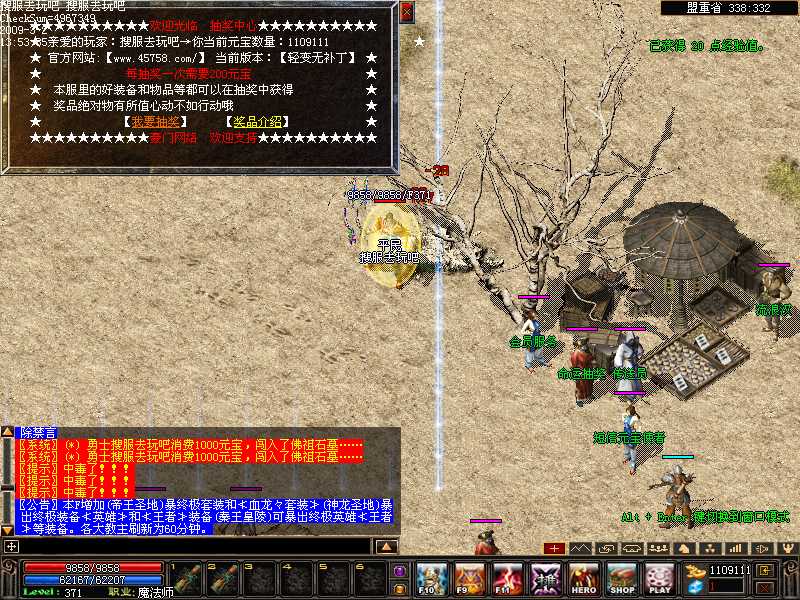Screen dimensions: 800x600
Task: Open the signal bars mini button
Action: click(736, 548)
